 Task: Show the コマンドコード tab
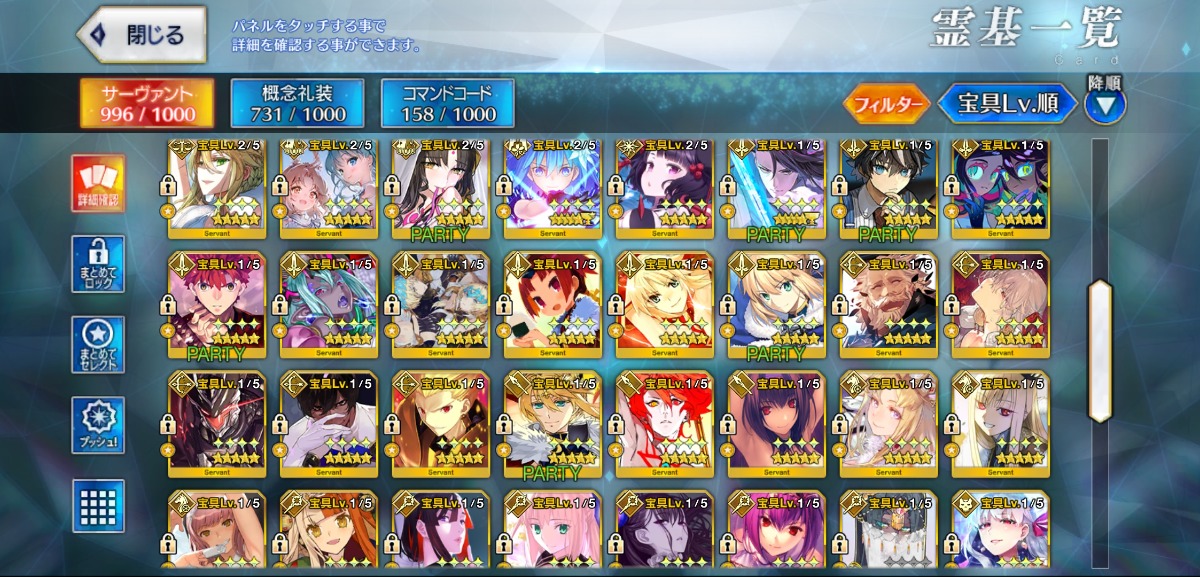pyautogui.click(x=447, y=103)
